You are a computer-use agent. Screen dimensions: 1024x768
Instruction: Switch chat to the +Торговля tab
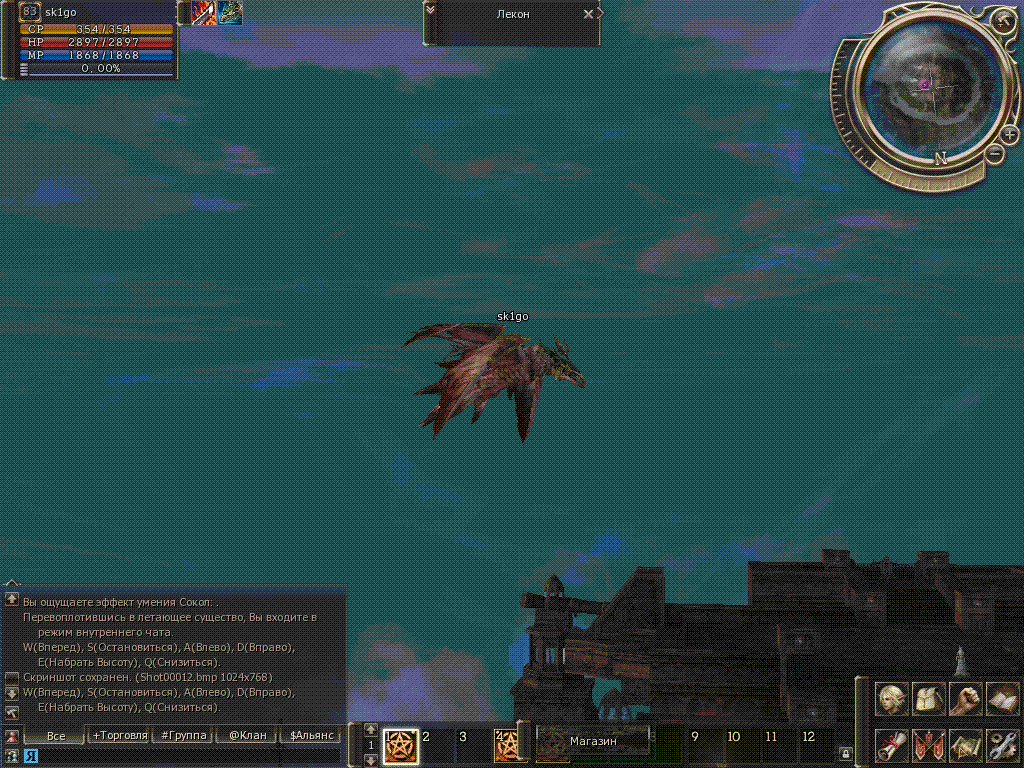coord(120,735)
